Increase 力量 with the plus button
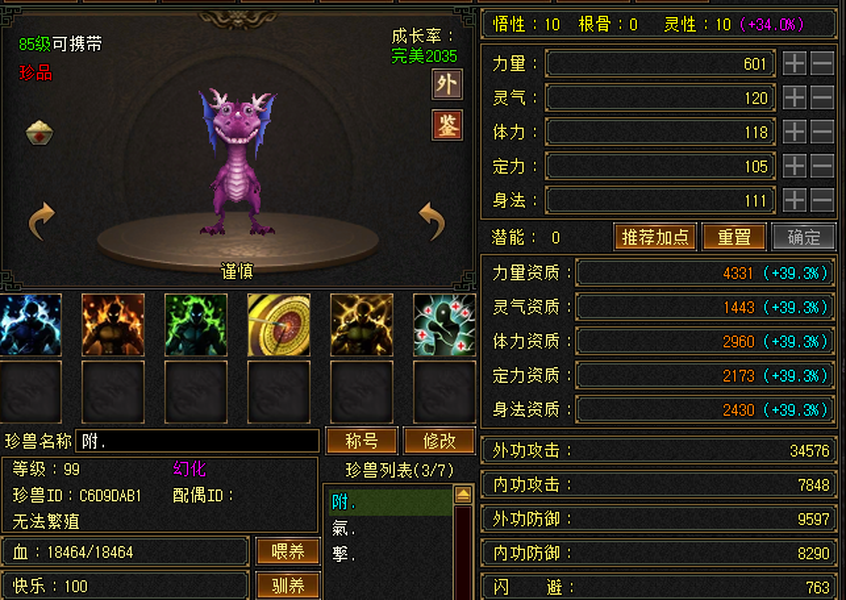846x600 pixels. pos(794,64)
